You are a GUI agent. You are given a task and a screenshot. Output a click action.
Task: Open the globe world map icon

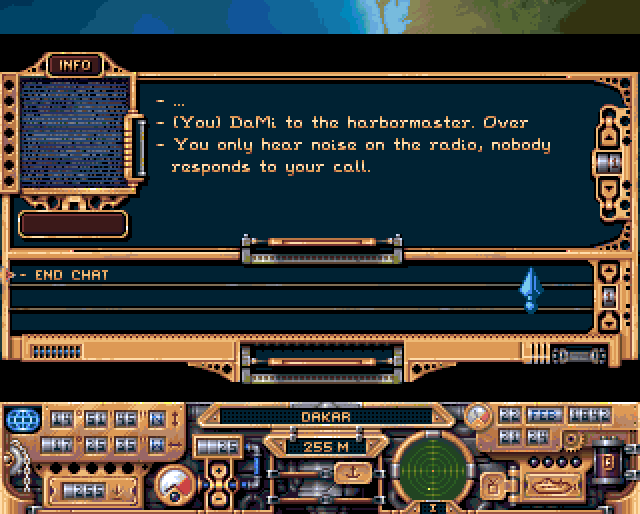pyautogui.click(x=22, y=418)
